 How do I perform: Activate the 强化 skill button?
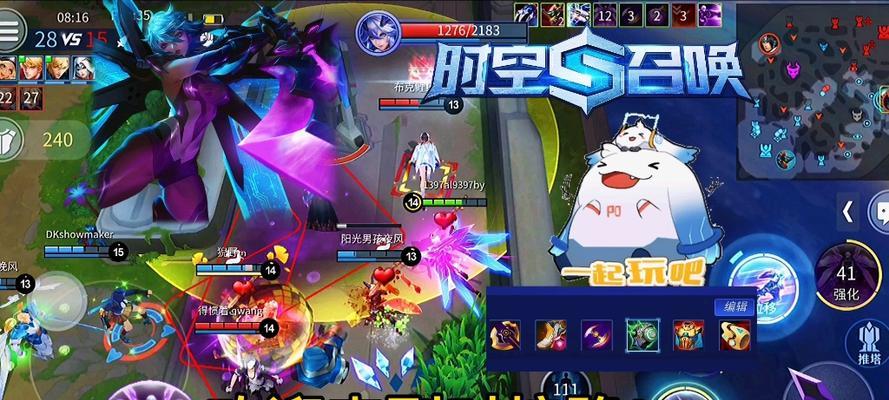click(x=846, y=281)
